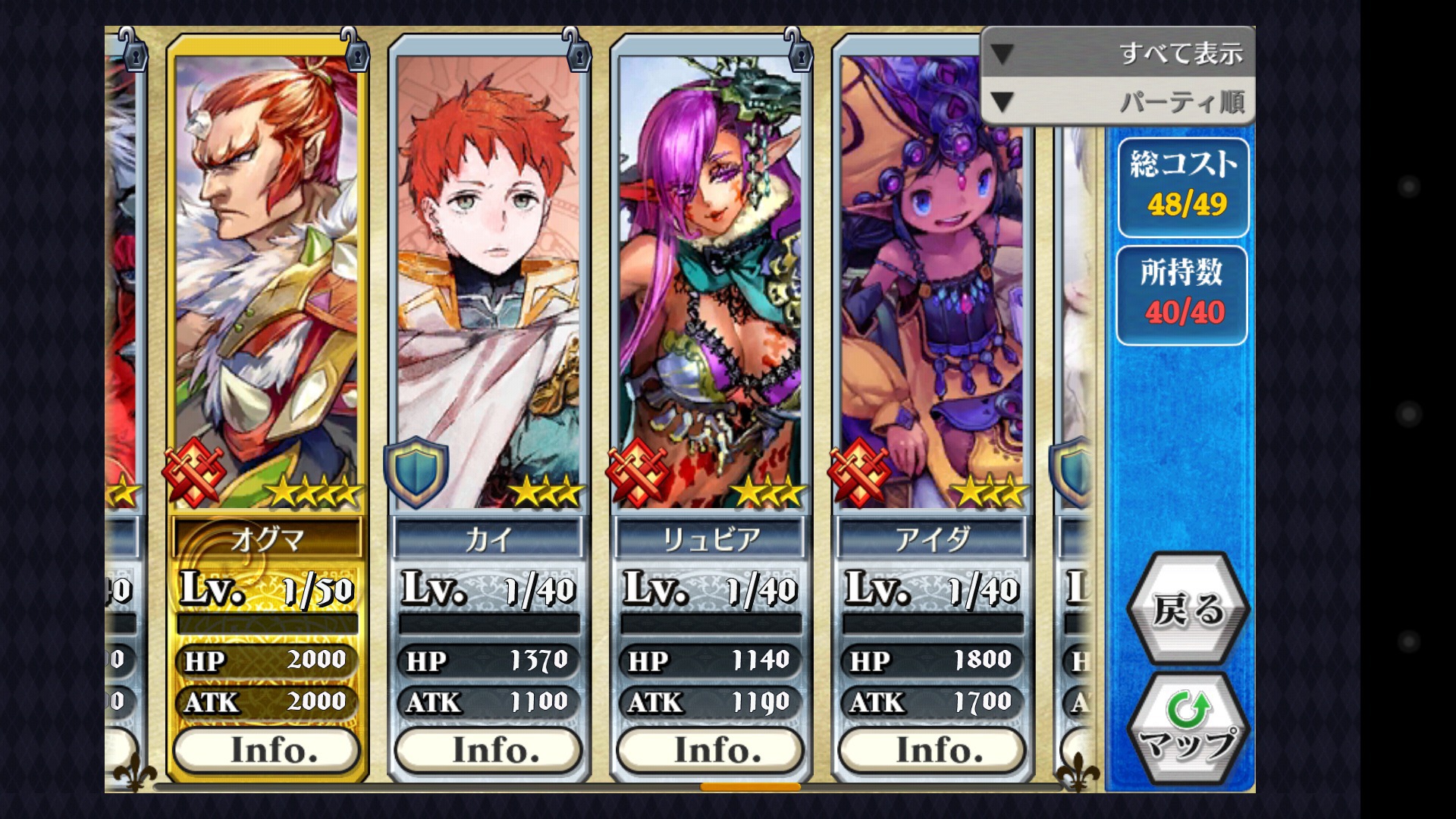This screenshot has height=819, width=1456.
Task: Choose the カイ character card
Action: tap(489, 281)
